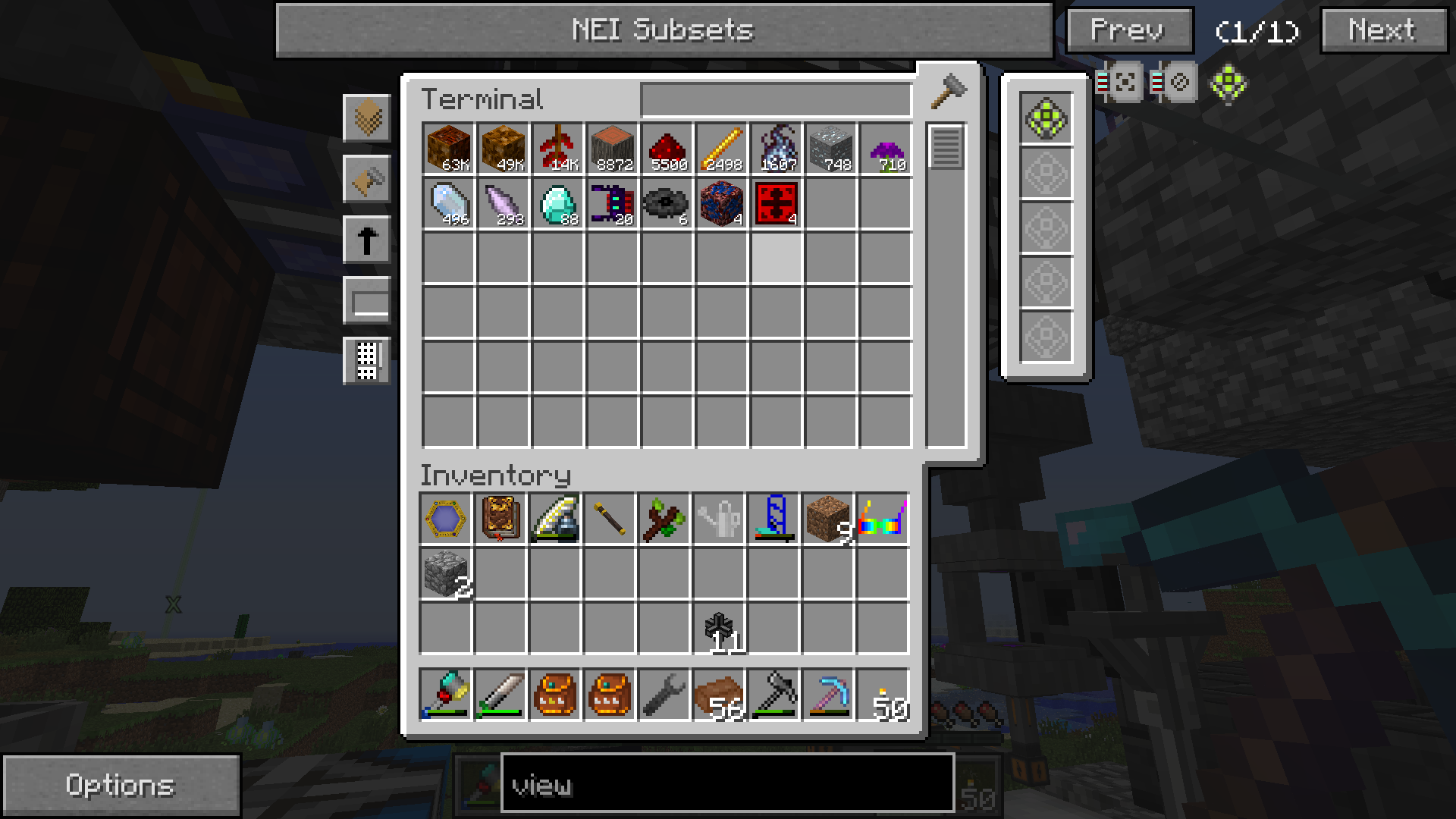Click the terminal scrollbar handle

tap(946, 148)
